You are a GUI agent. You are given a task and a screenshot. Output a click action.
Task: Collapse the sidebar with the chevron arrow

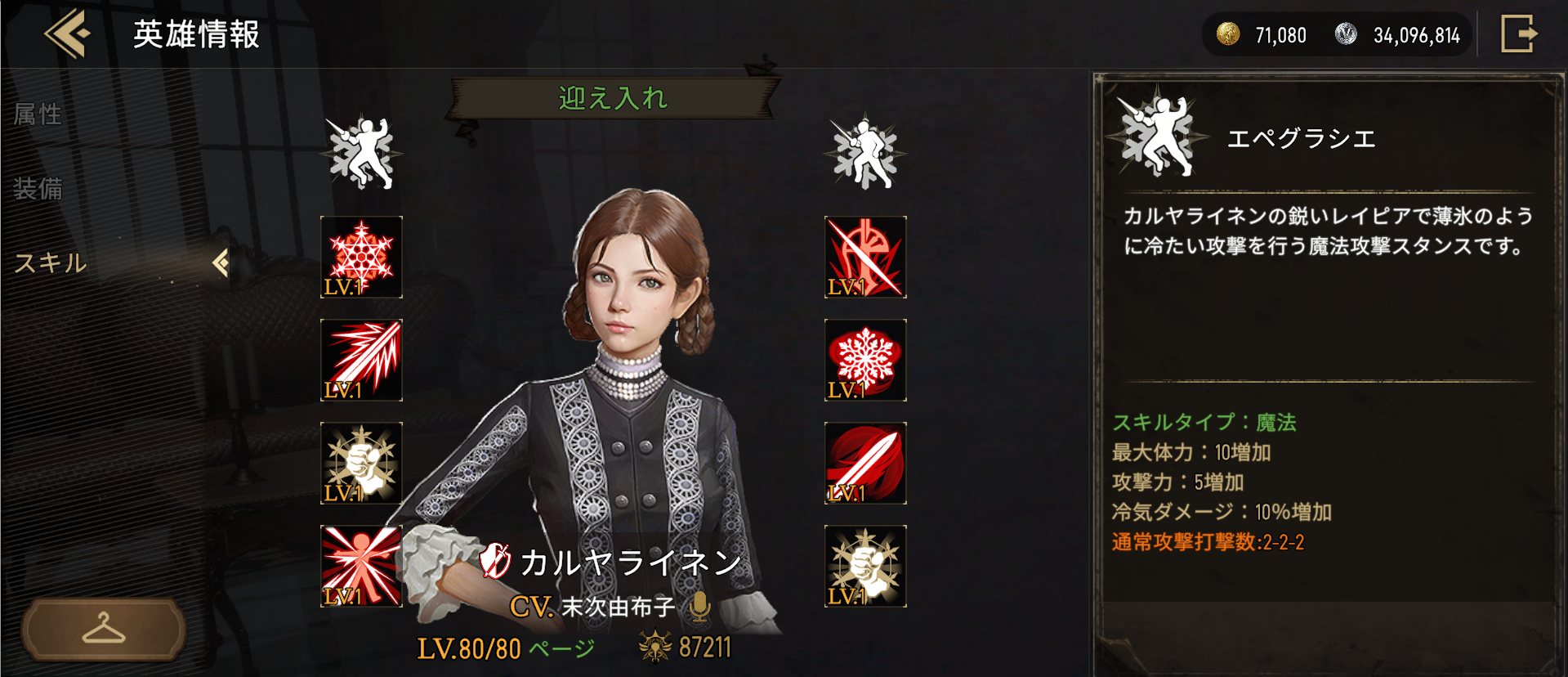pyautogui.click(x=219, y=262)
